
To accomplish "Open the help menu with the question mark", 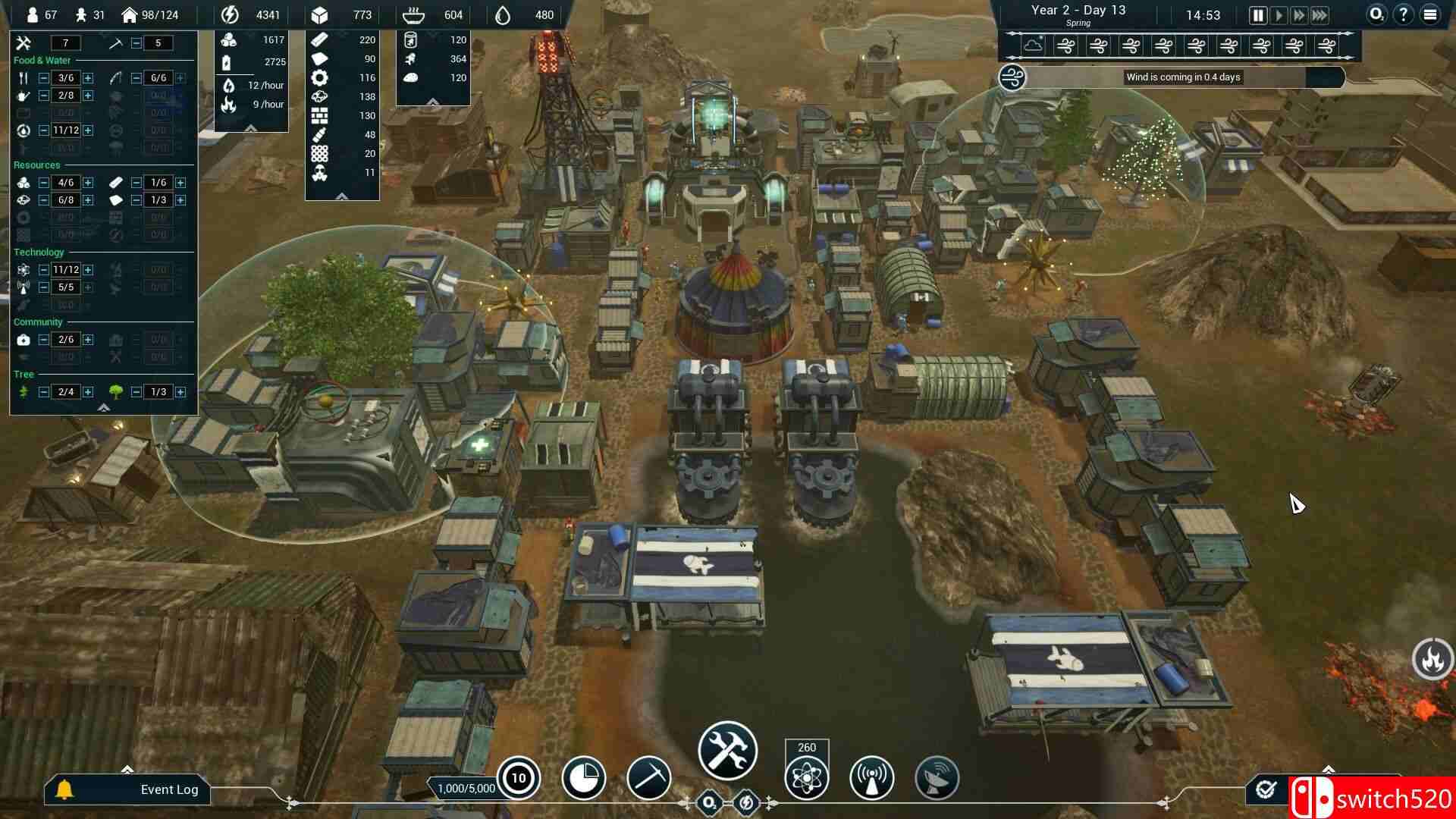I will pos(1404,14).
